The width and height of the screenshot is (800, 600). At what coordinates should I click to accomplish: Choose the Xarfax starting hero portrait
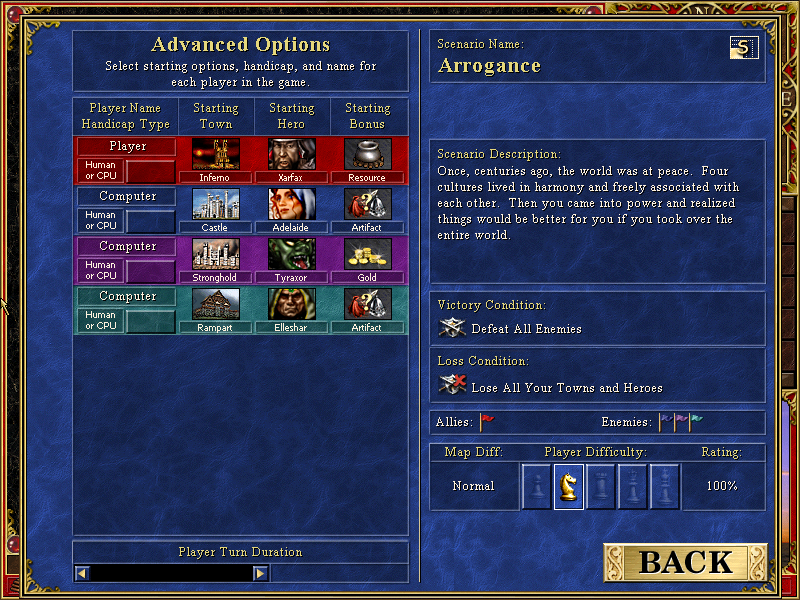pos(292,154)
